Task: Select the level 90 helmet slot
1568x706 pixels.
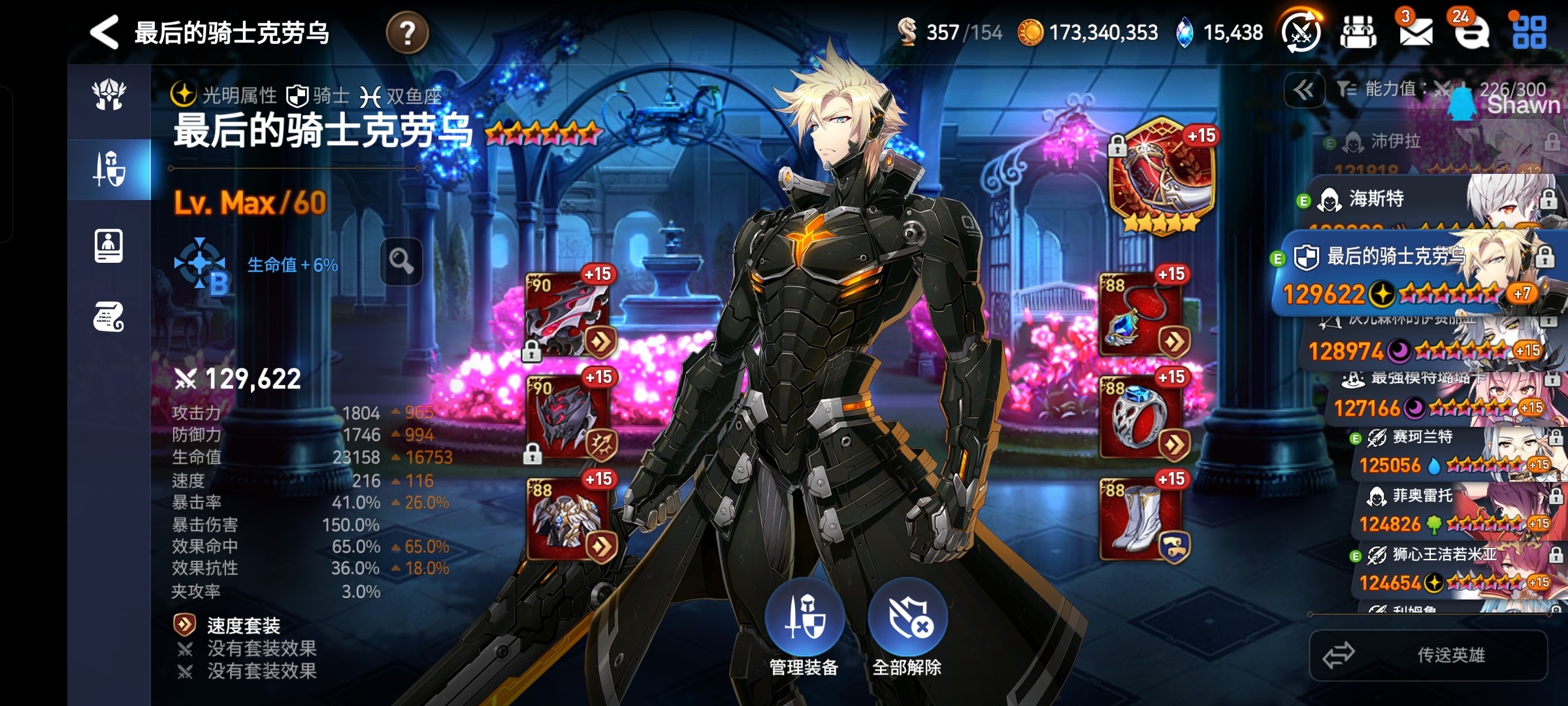Action: (567, 416)
